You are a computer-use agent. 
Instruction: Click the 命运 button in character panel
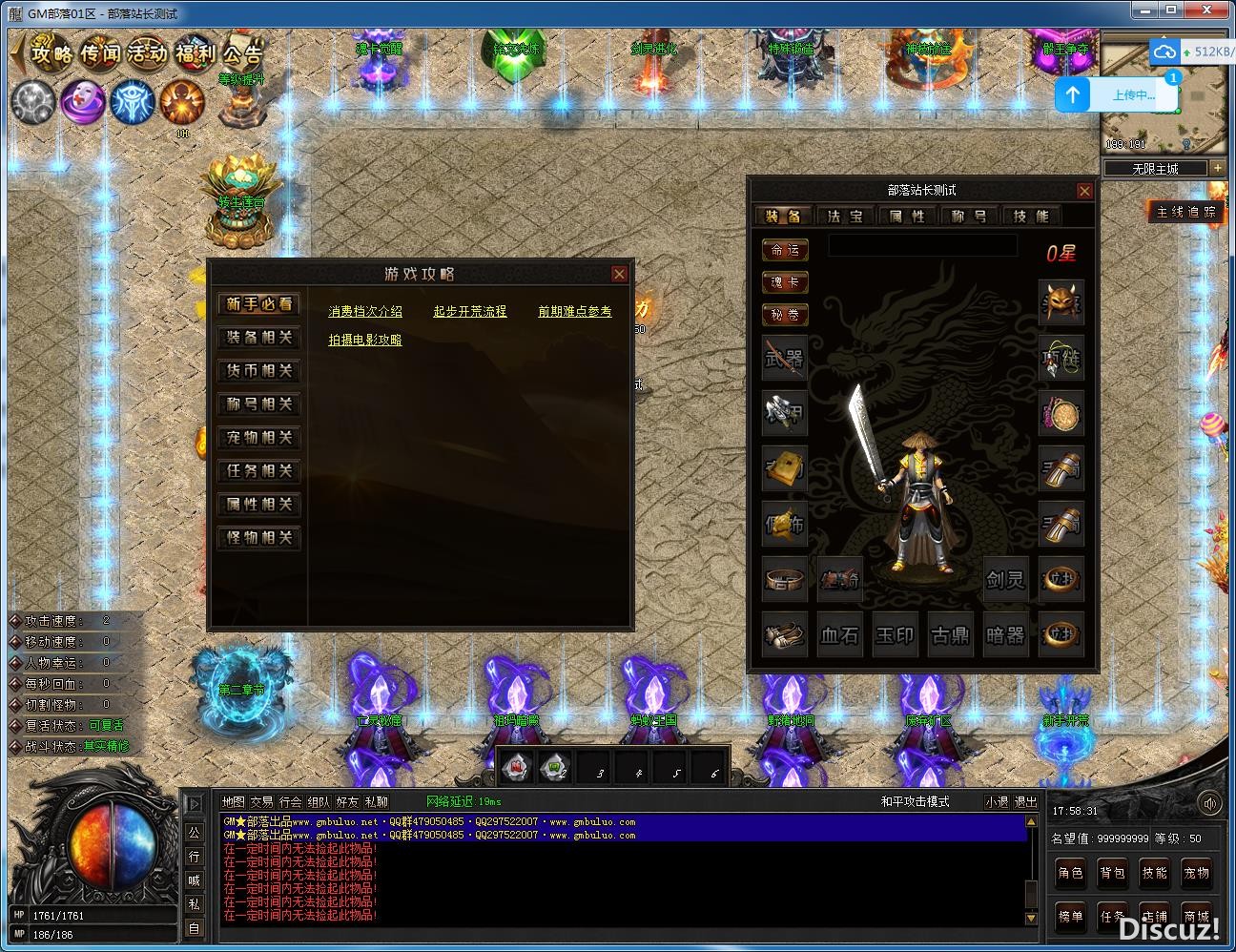tap(785, 250)
